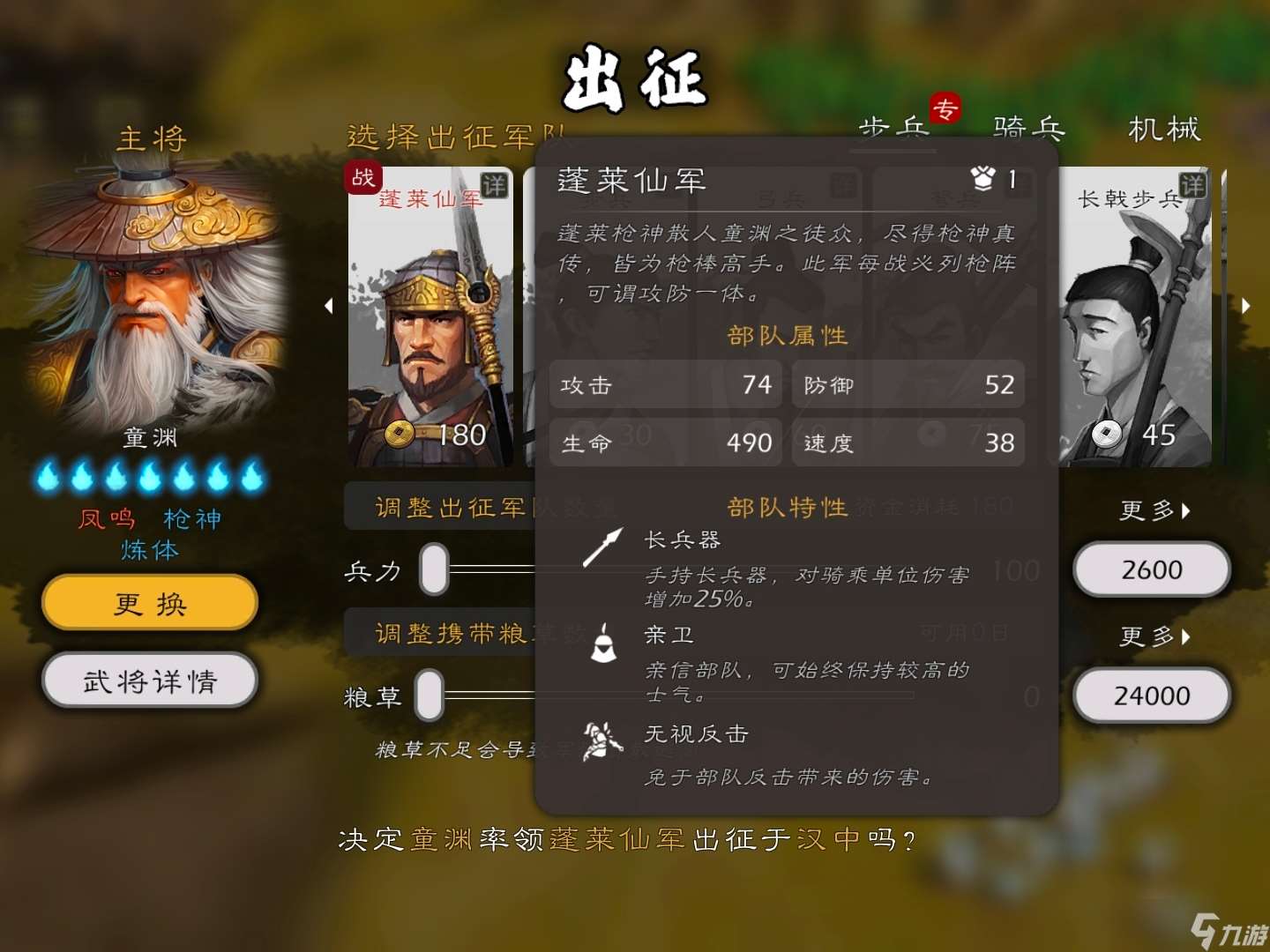Screen dimensions: 1270x952
Task: Click the left arrow to scroll unit list
Action: (329, 306)
